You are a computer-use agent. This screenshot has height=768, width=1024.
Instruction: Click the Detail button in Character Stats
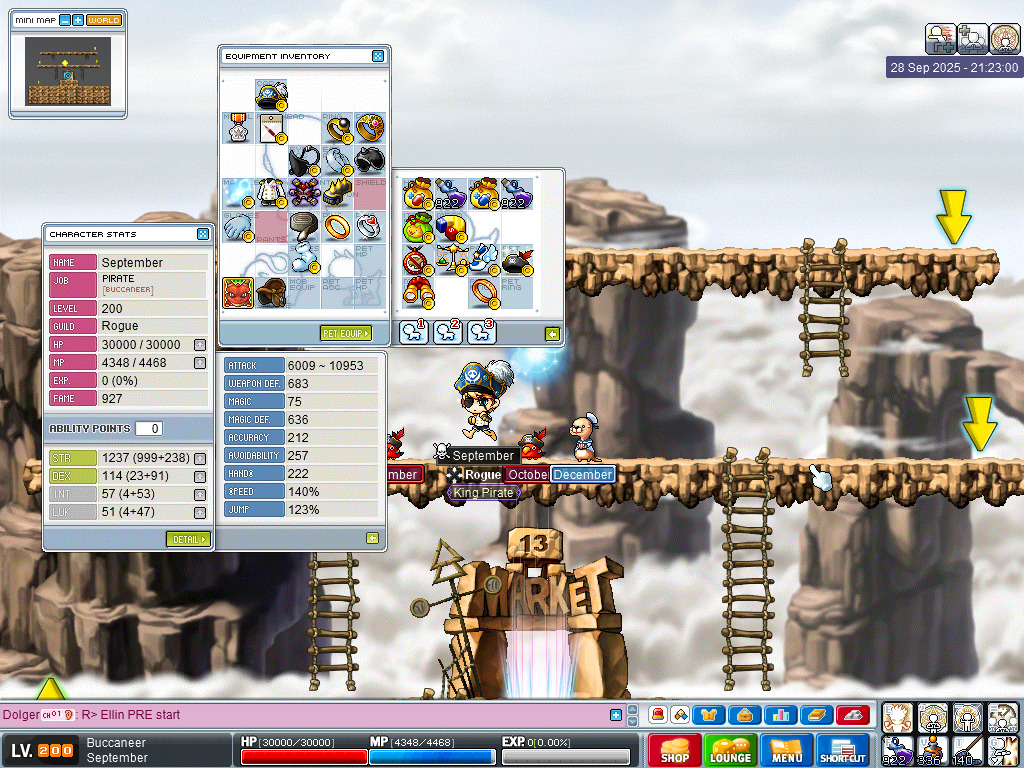point(188,539)
